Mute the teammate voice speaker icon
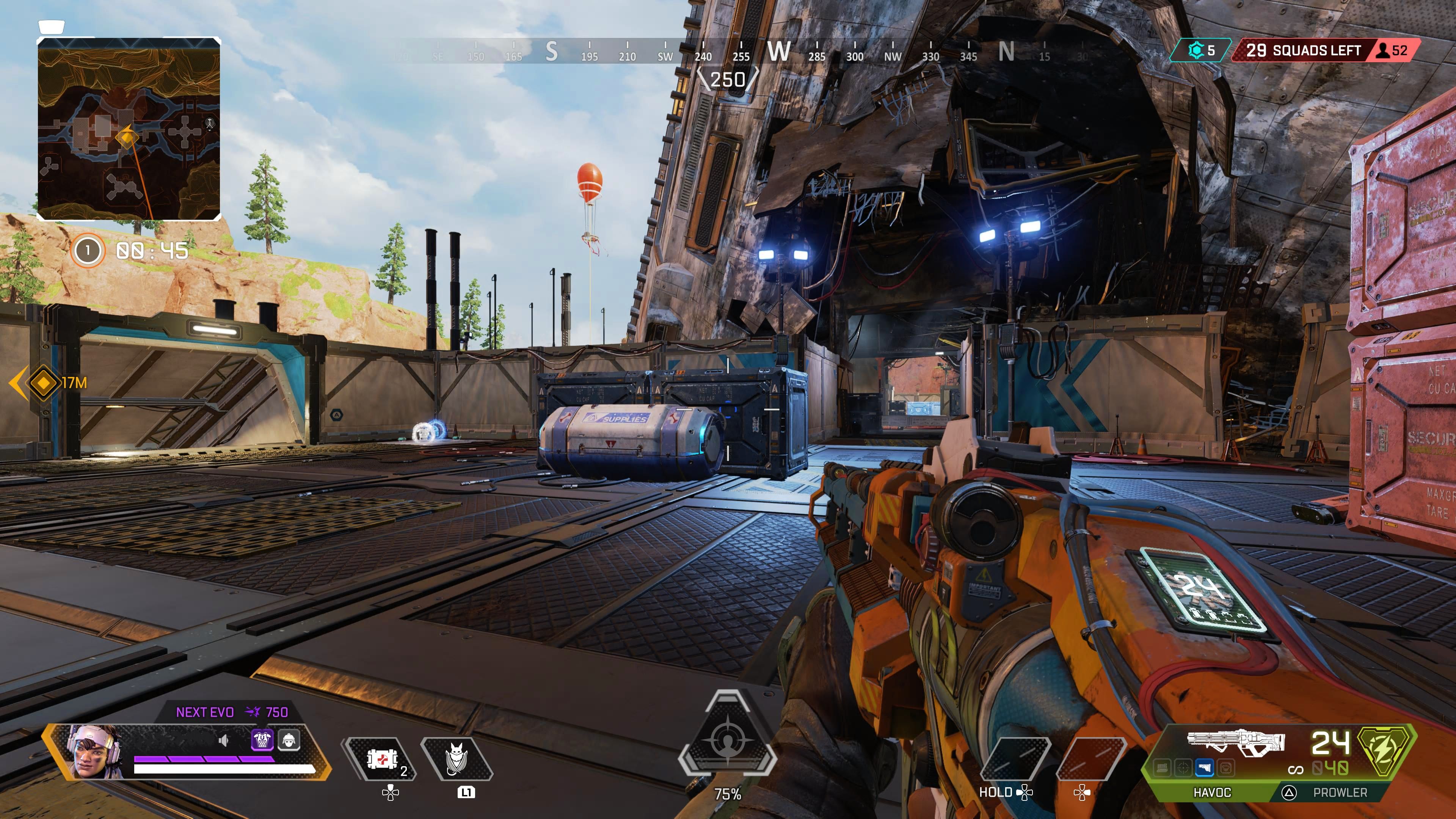 [224, 741]
